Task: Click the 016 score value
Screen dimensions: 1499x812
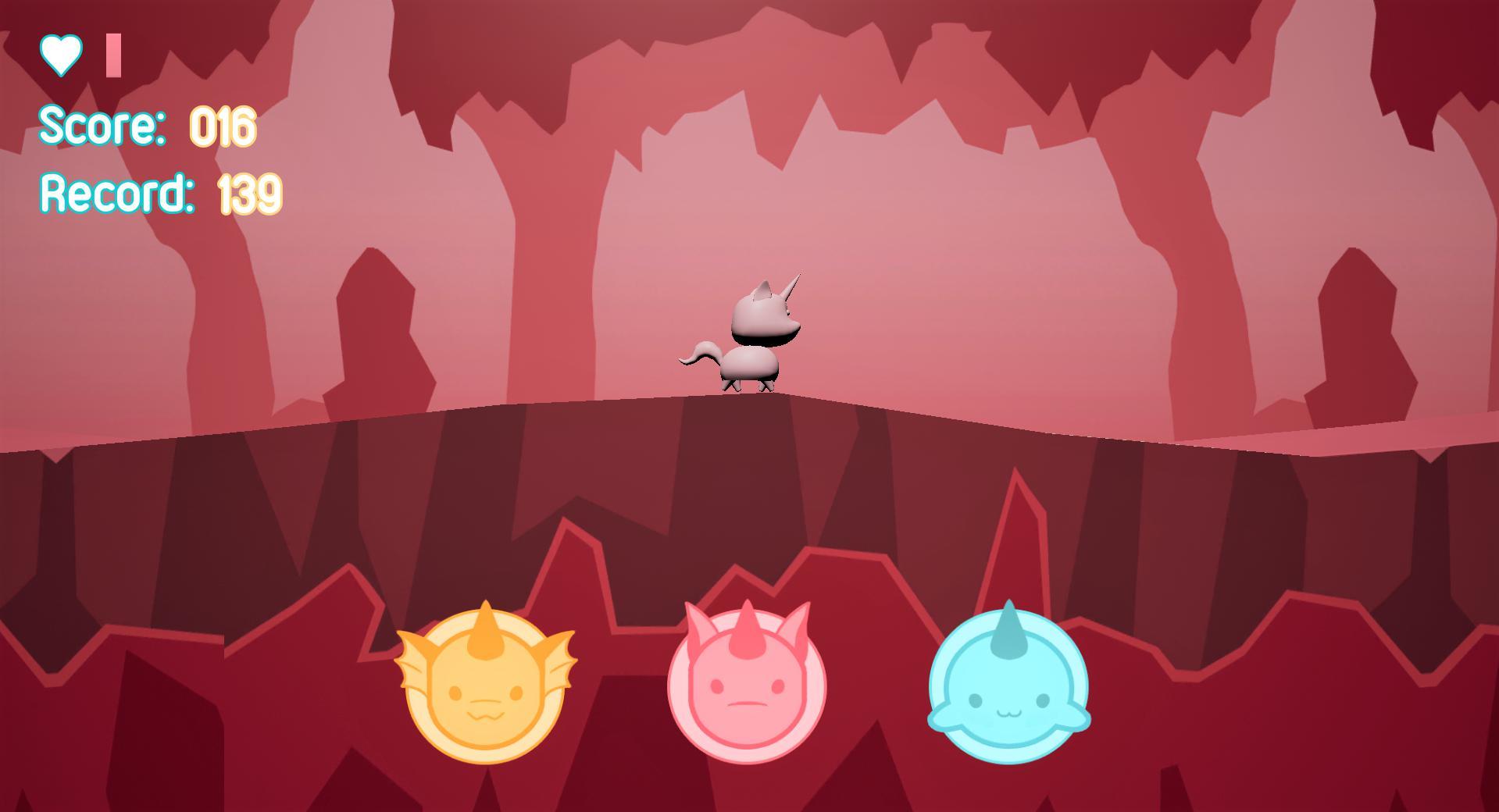Action: (223, 126)
